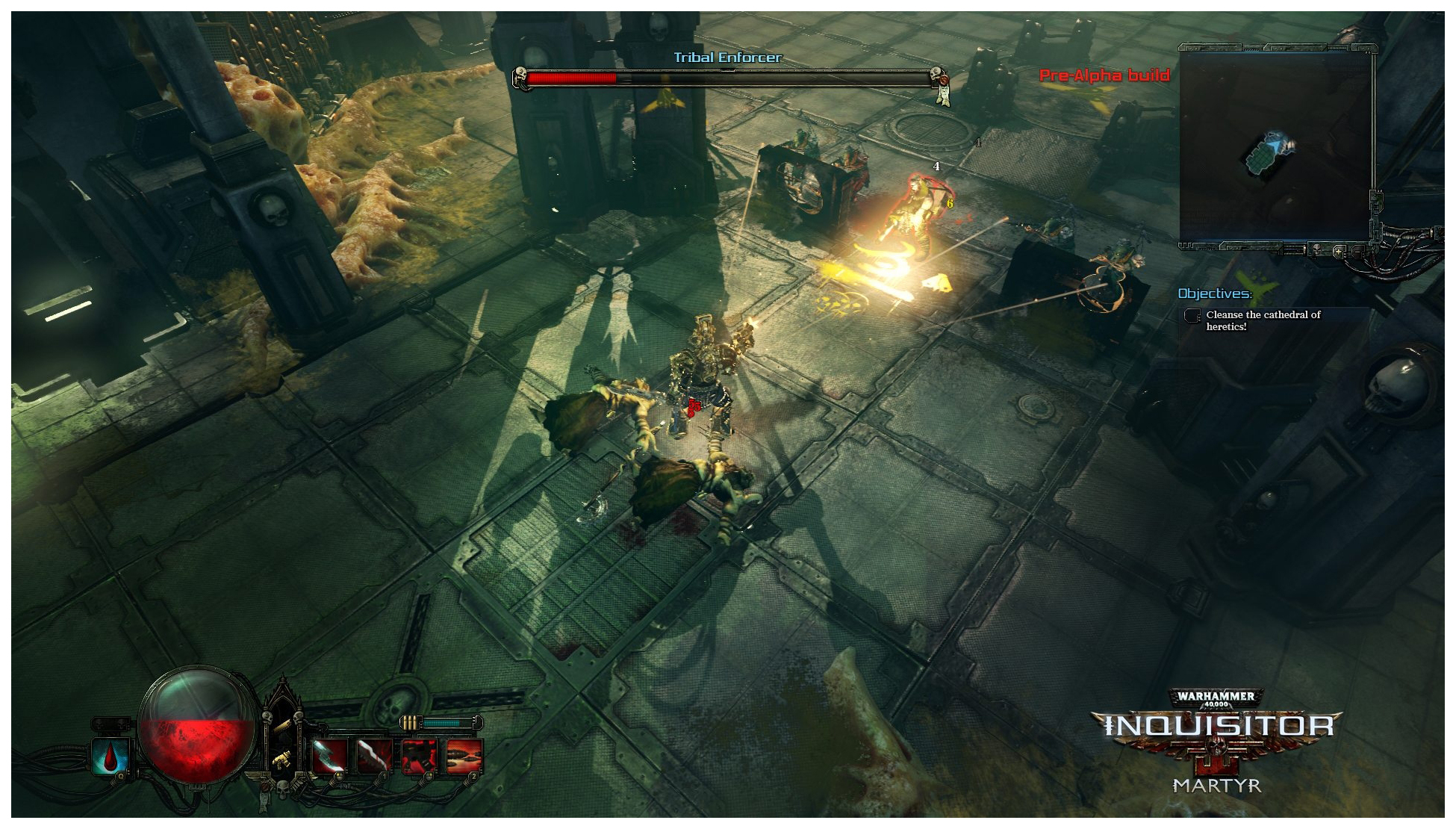Click the minimap in the corner

[x=1275, y=146]
